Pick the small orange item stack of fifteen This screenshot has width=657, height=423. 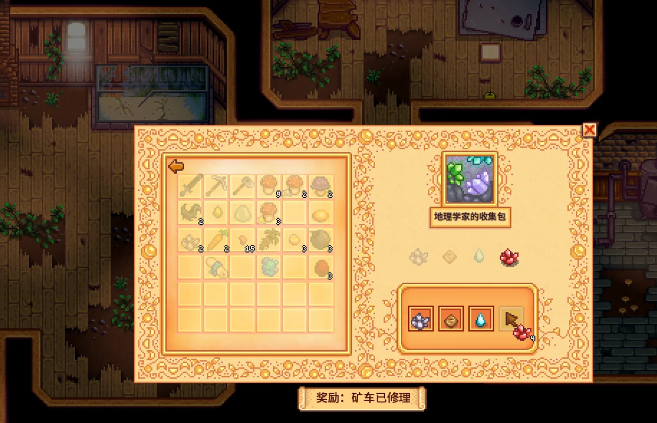click(x=243, y=240)
